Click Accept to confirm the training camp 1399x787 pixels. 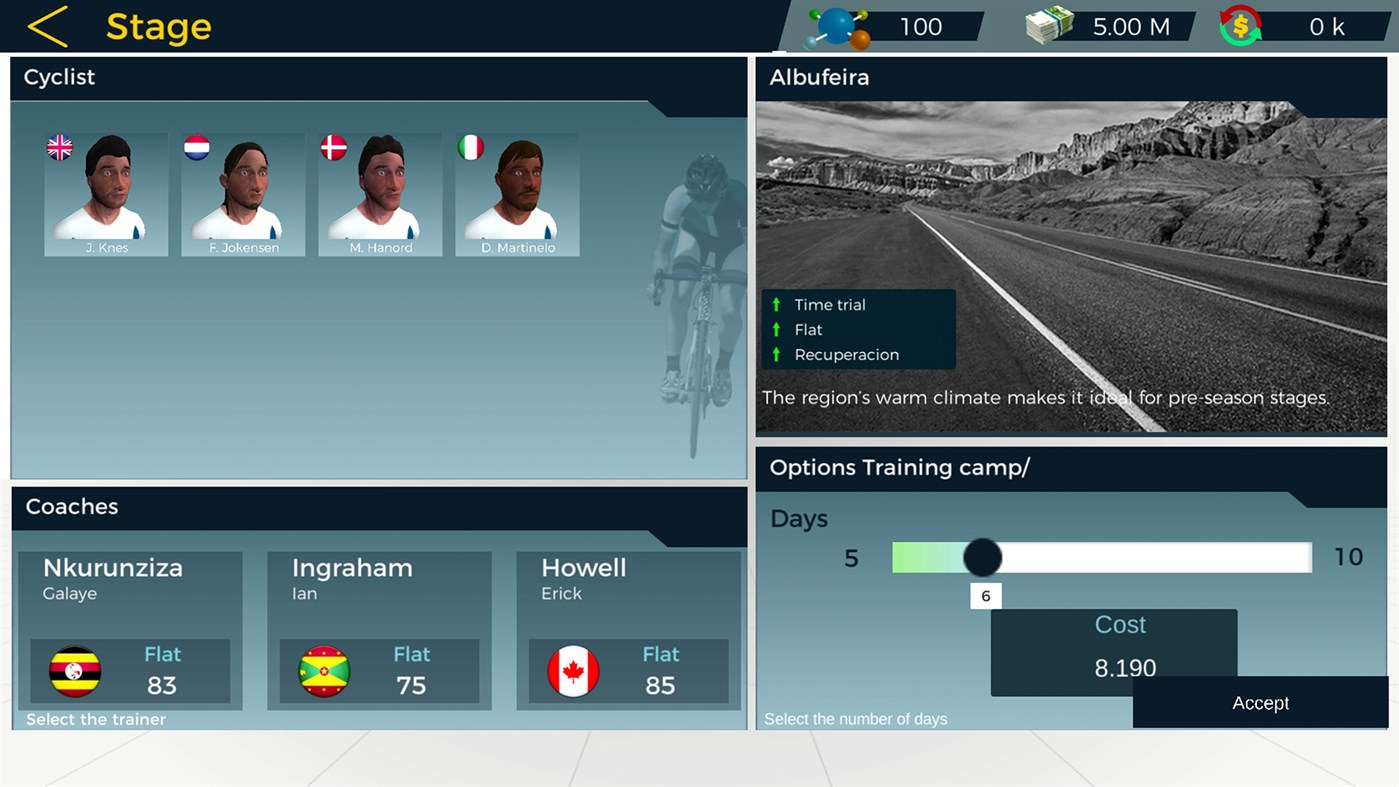(1260, 703)
